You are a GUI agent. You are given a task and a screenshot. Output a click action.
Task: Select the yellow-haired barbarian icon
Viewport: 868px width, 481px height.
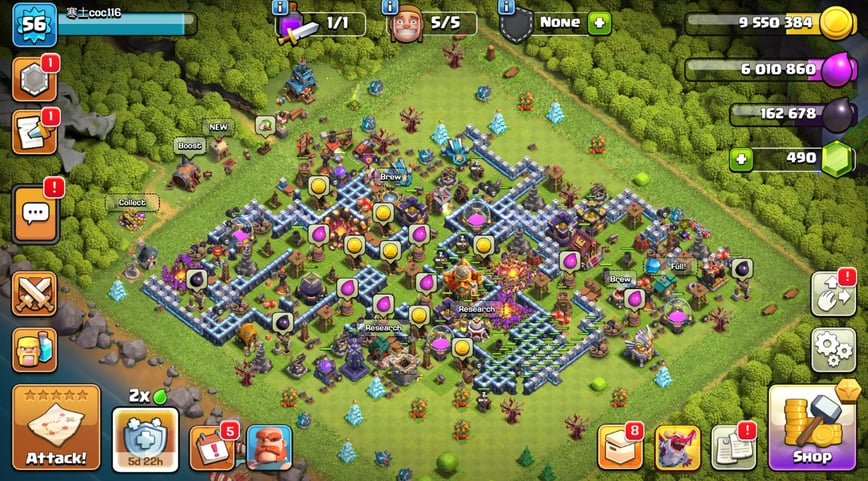[x=34, y=351]
